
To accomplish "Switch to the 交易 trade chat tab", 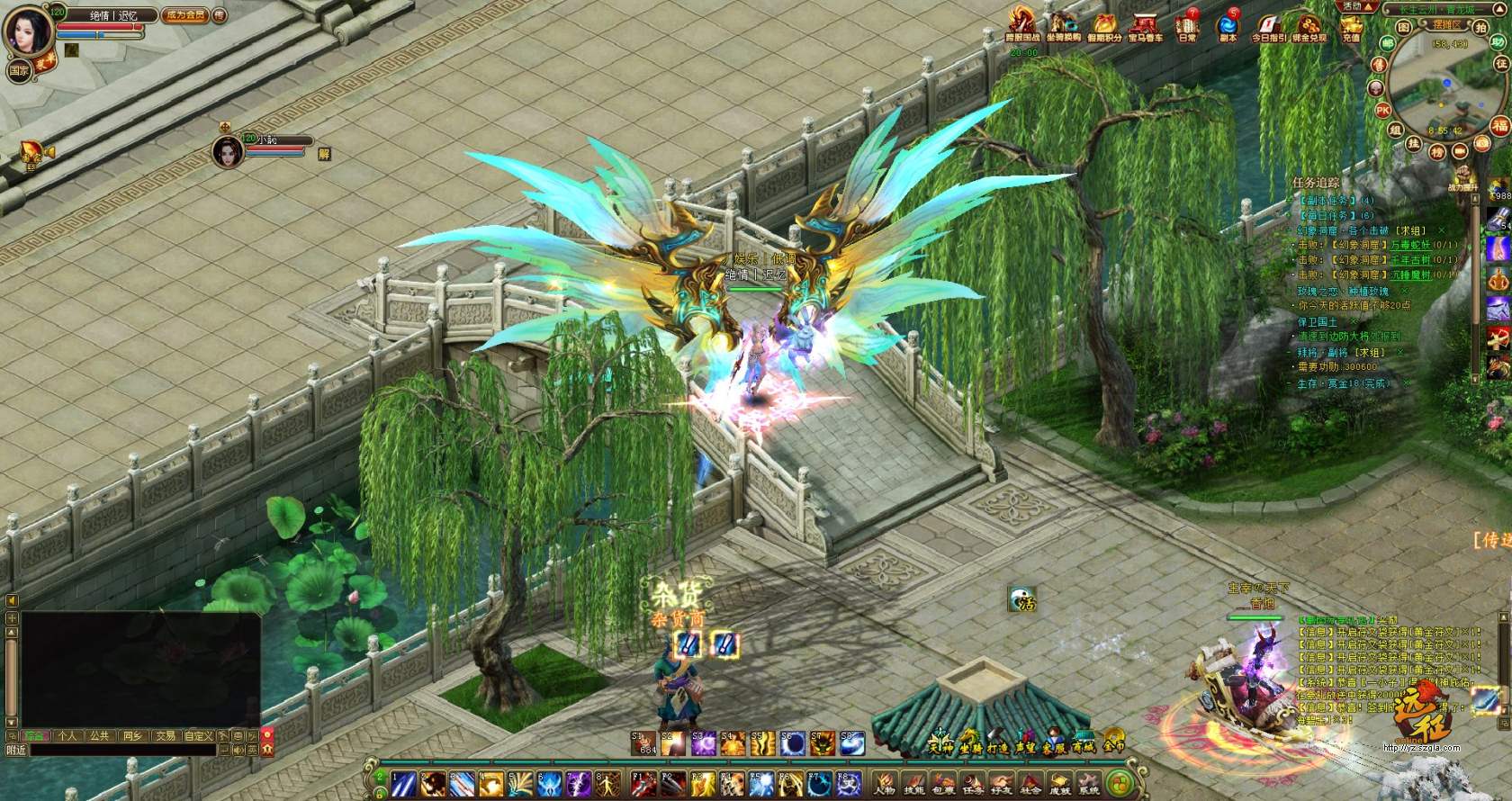I will (165, 735).
